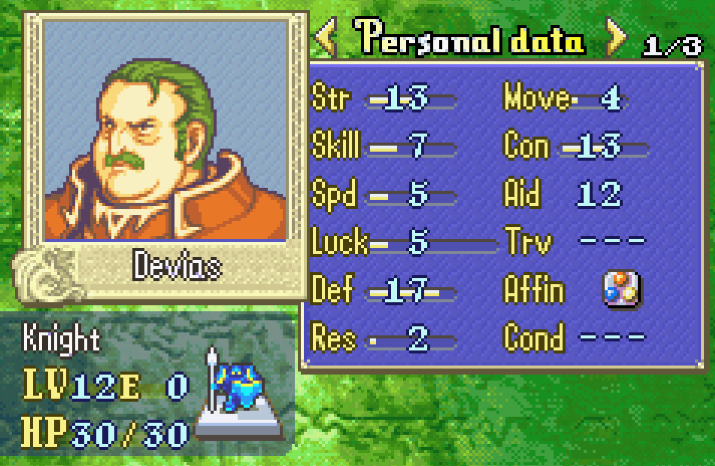
Task: Advance to the next page with the right arrow
Action: [617, 38]
